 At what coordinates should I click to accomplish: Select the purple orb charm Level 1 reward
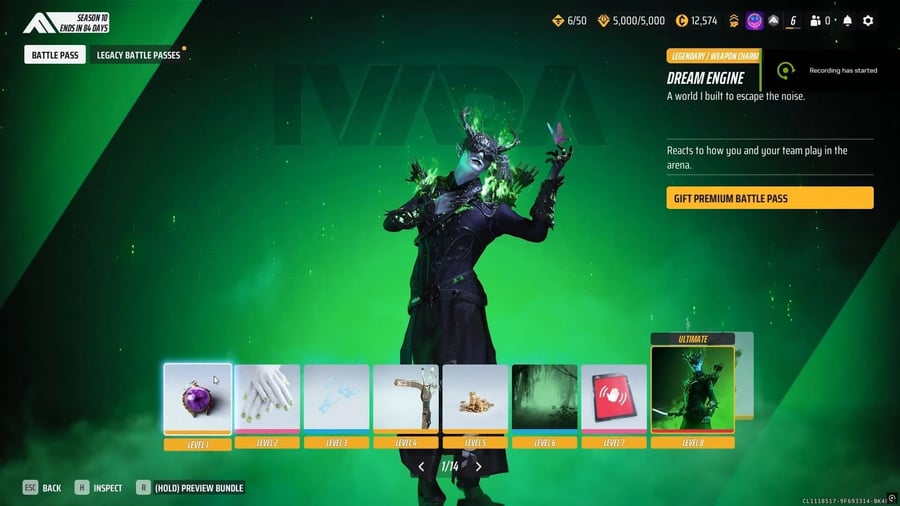tap(198, 398)
